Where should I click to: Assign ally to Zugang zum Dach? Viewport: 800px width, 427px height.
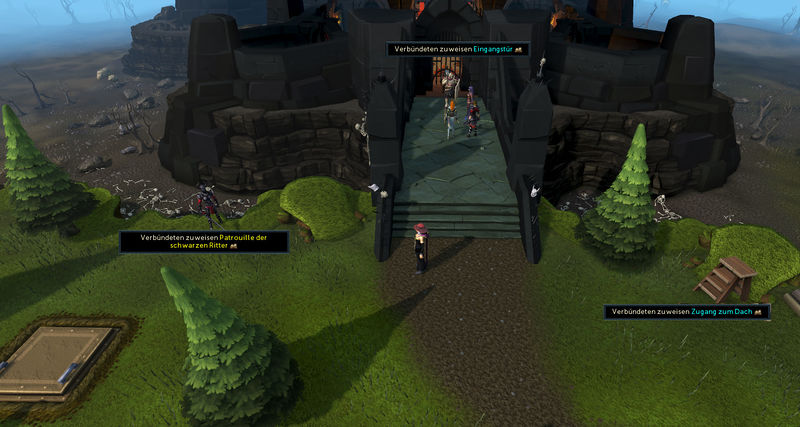[x=686, y=312]
